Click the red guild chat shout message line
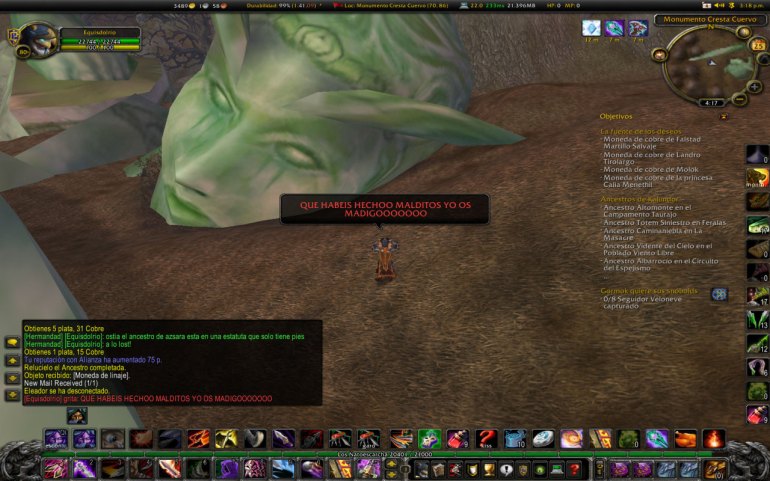Viewport: 770px width, 481px height. [147, 399]
